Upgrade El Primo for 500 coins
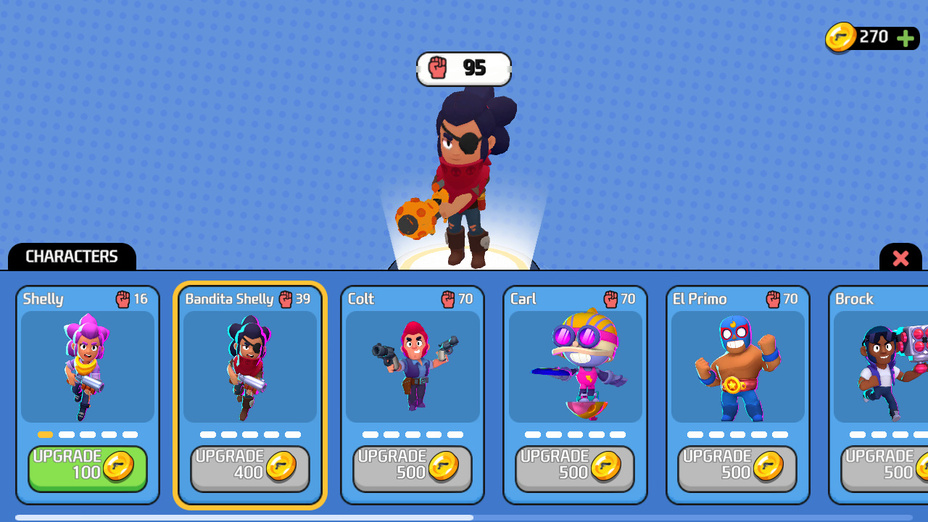928x522 pixels. pyautogui.click(x=737, y=468)
